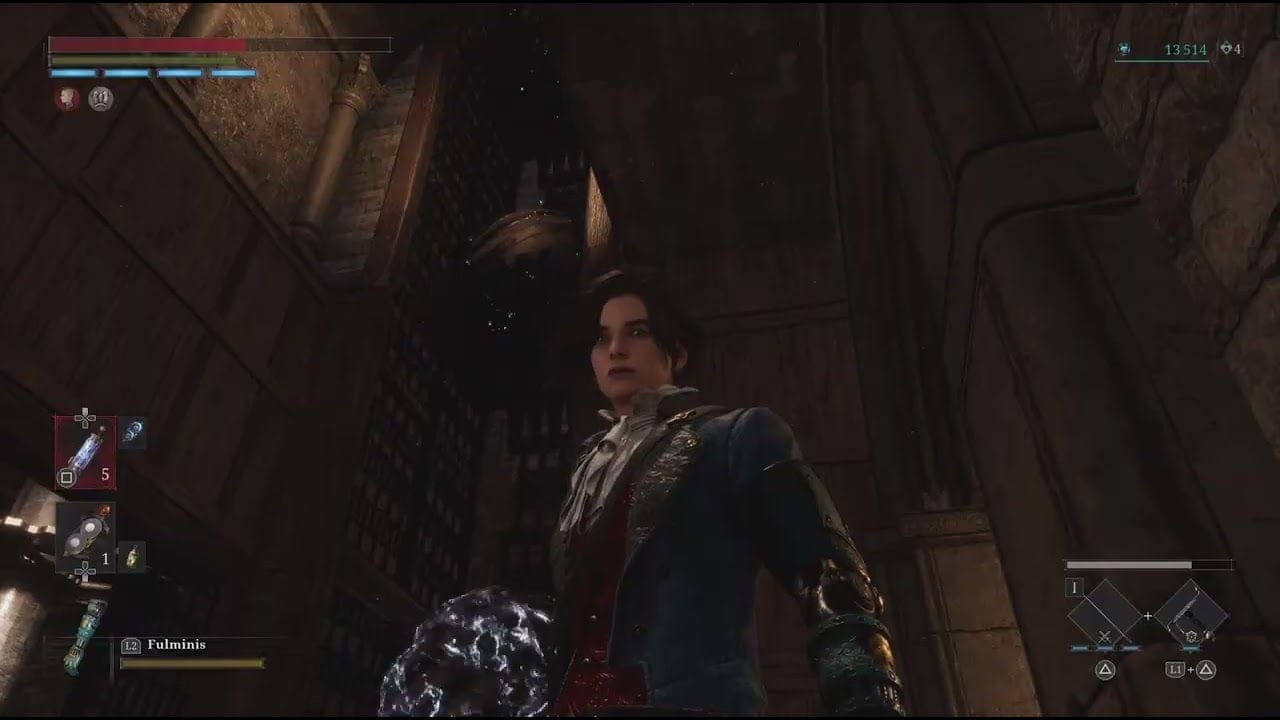Image resolution: width=1280 pixels, height=720 pixels.
Task: Click the red head status effect icon
Action: [x=67, y=98]
